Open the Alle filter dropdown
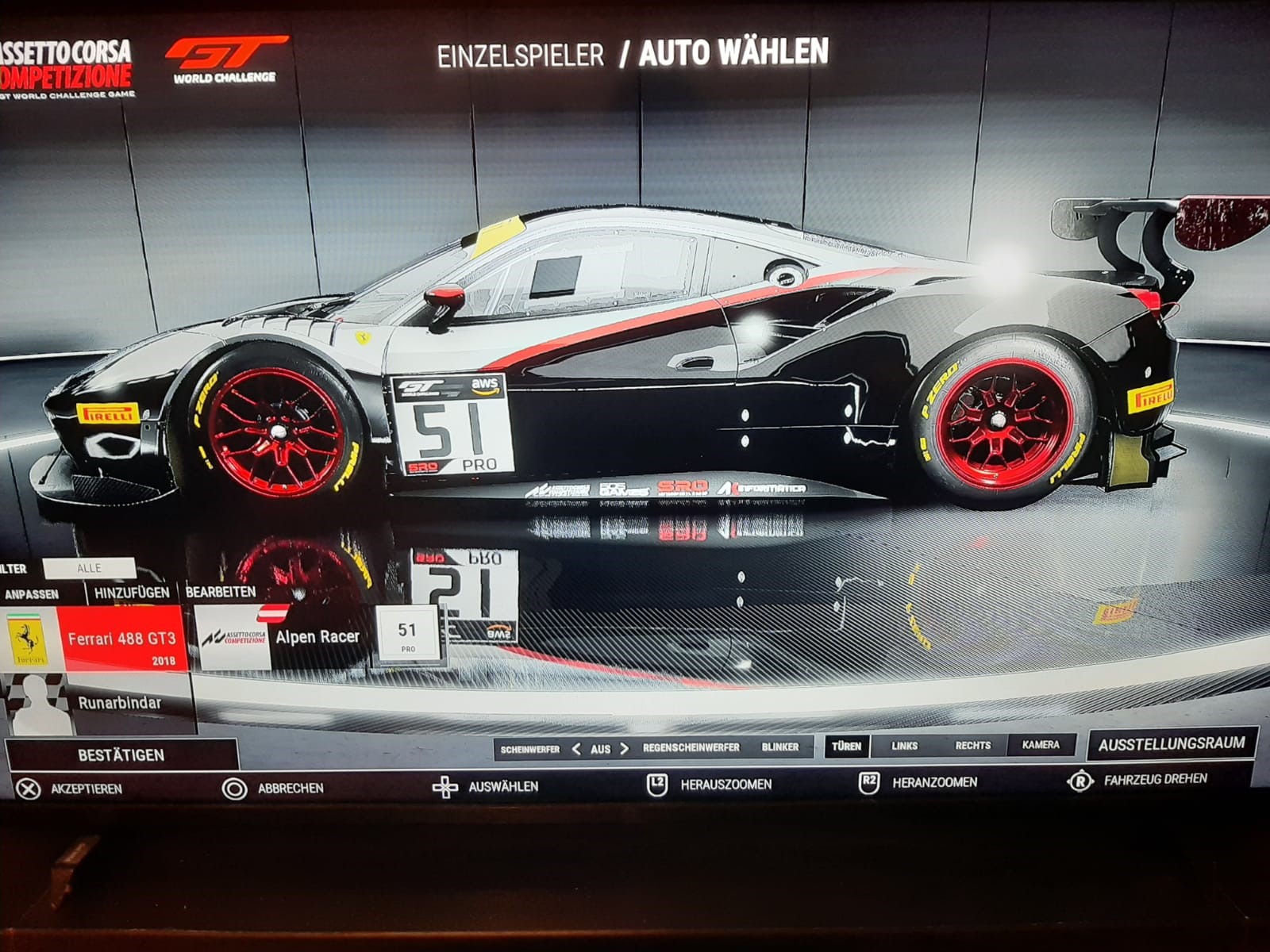 (x=89, y=568)
